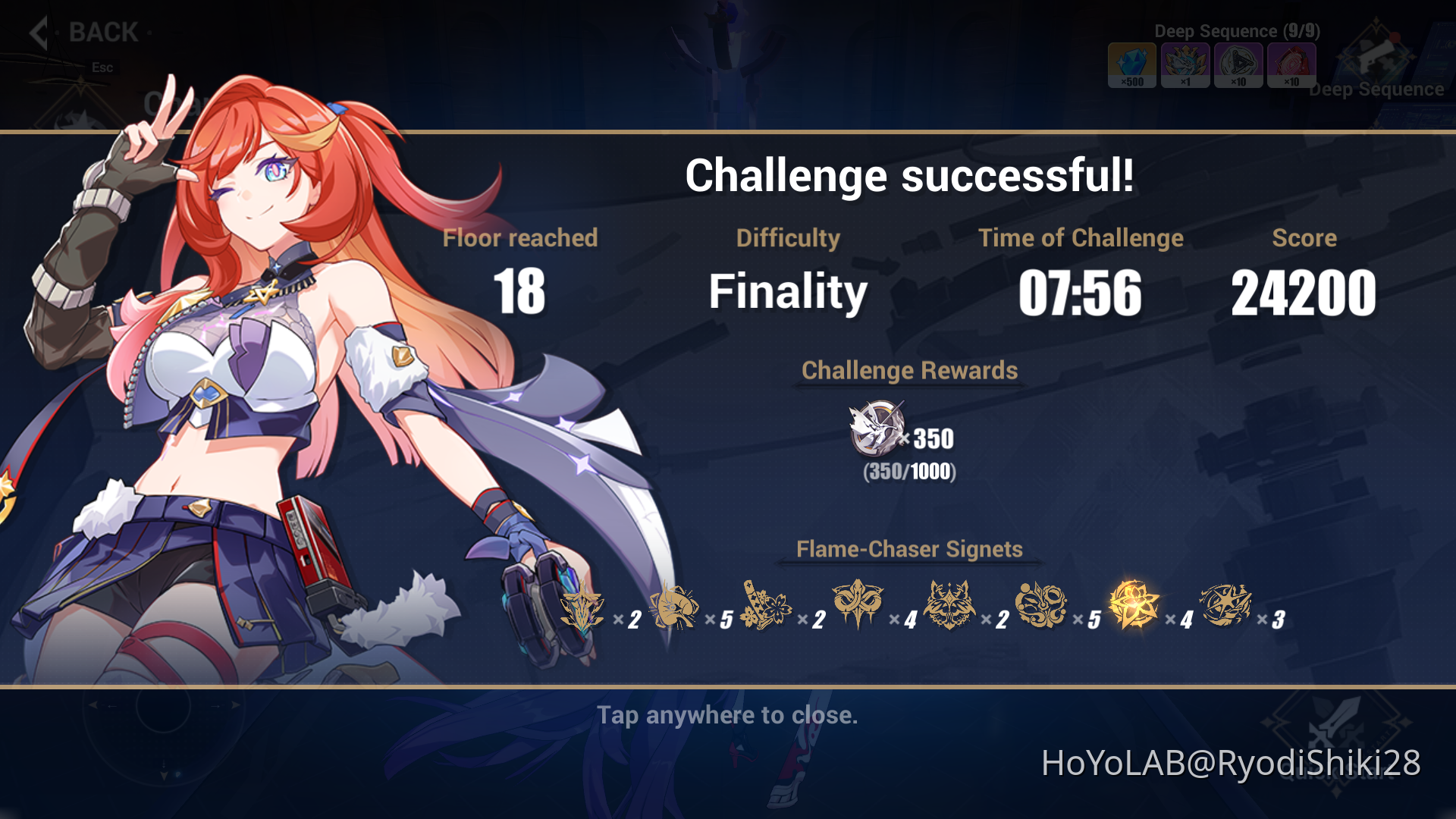Click the ×1 trophy Deep Sequence reward icon
Image resolution: width=1456 pixels, height=819 pixels.
[x=1185, y=65]
